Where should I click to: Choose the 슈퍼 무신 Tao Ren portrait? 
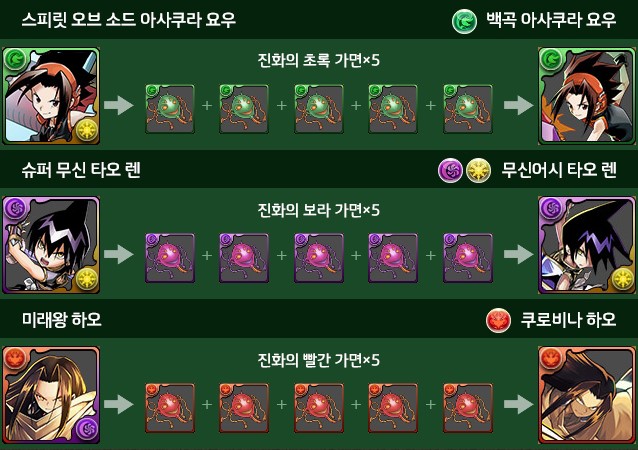[51, 245]
